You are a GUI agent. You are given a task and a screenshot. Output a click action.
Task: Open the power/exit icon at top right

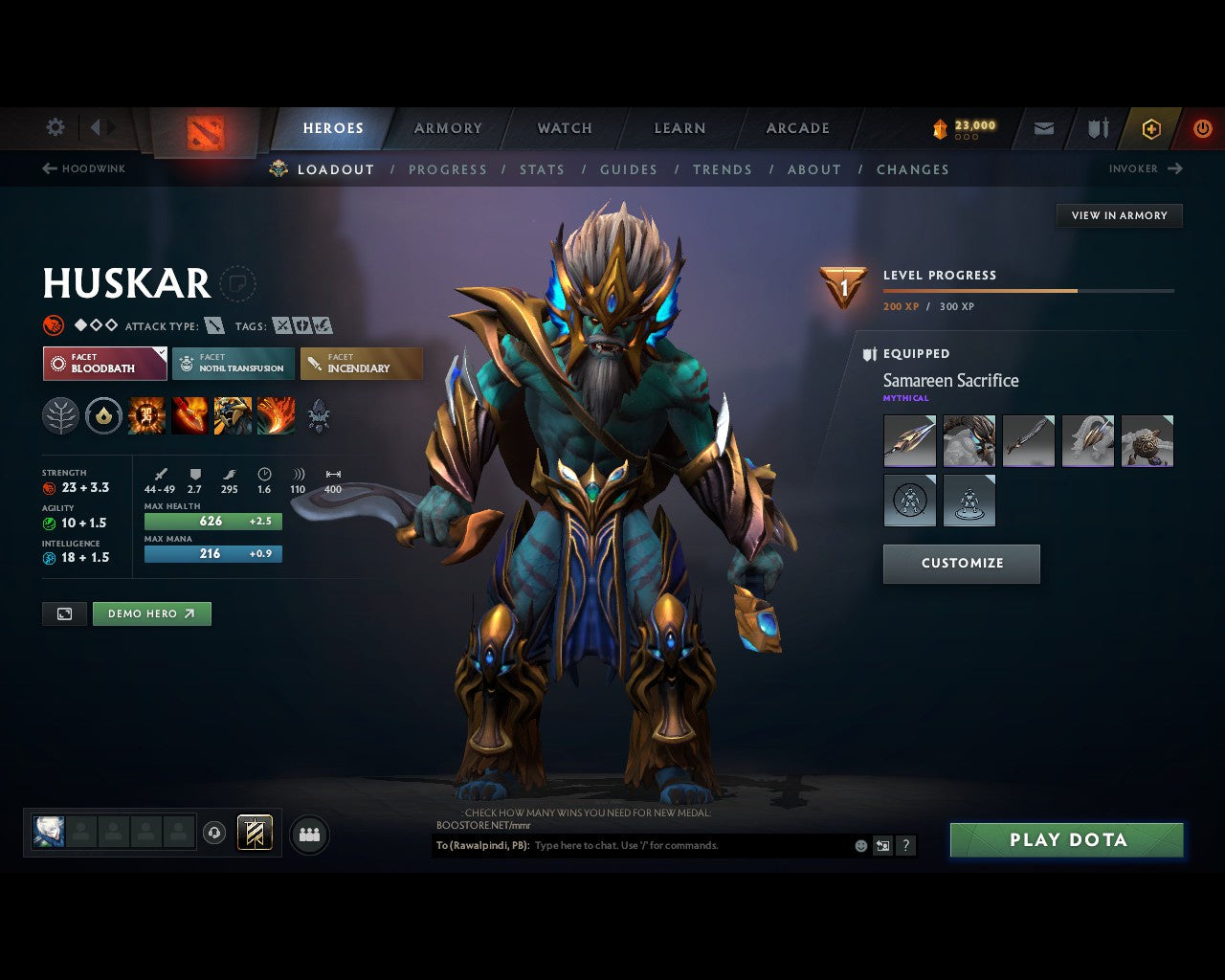tap(1202, 127)
